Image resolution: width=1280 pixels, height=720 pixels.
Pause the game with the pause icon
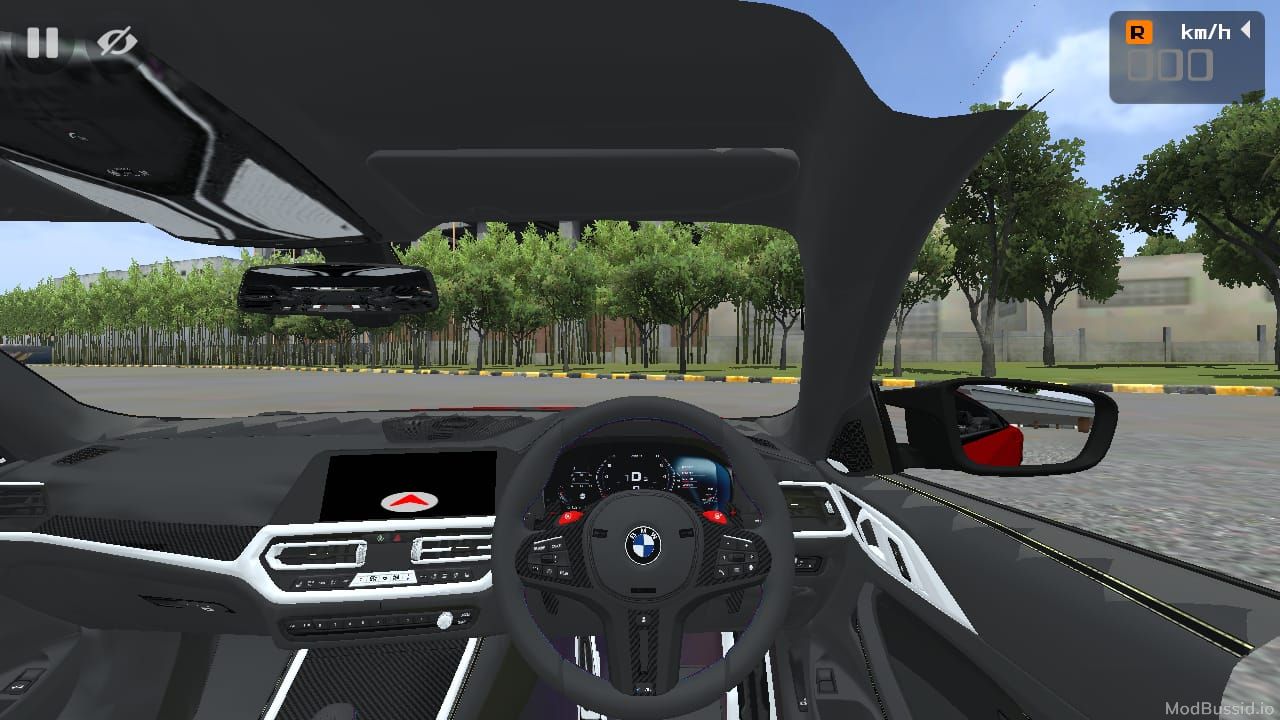[44, 42]
